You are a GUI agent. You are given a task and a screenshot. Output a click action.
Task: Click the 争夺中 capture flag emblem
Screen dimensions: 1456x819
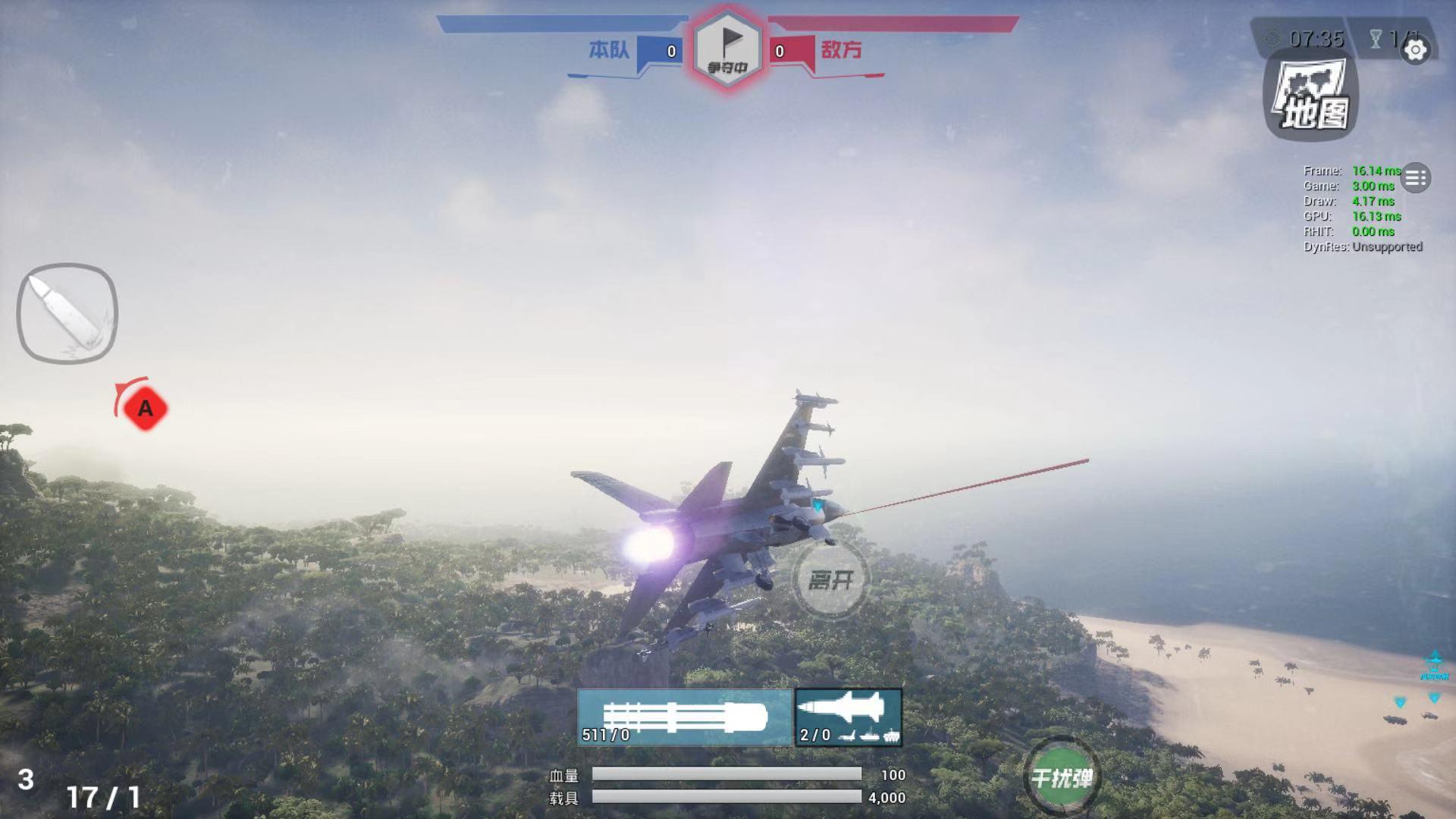tap(727, 45)
